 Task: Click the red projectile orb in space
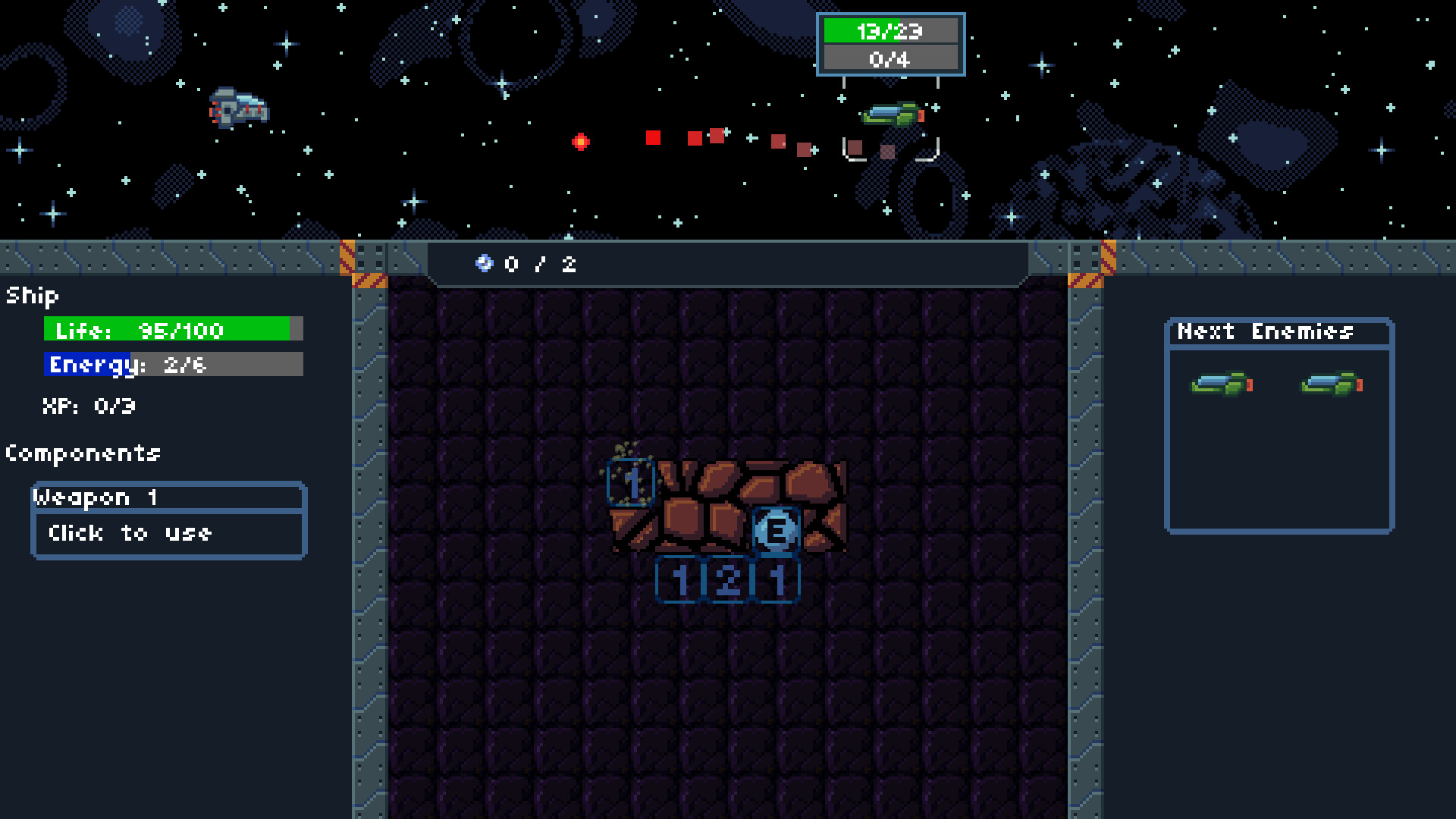(581, 139)
